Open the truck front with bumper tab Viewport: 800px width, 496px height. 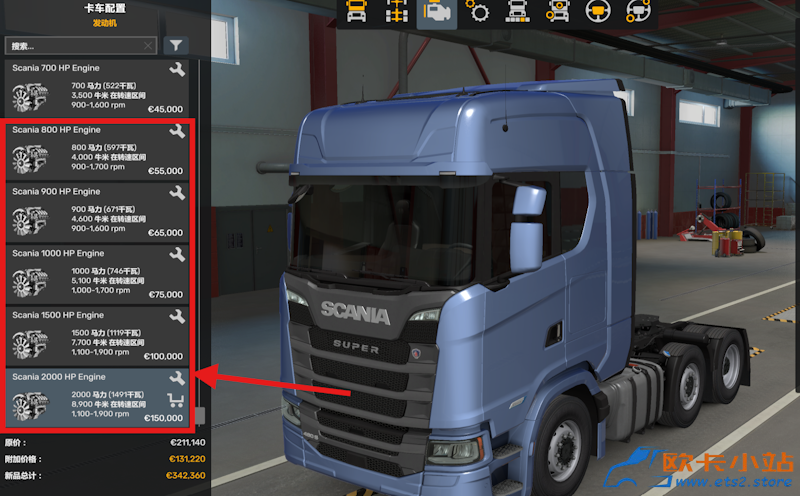[517, 12]
